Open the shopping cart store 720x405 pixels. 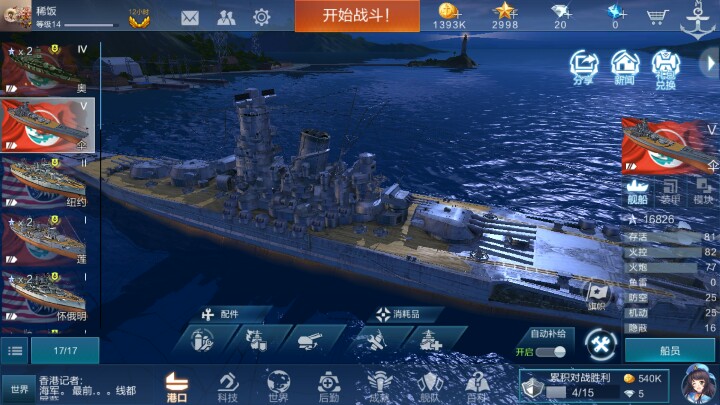pyautogui.click(x=656, y=16)
